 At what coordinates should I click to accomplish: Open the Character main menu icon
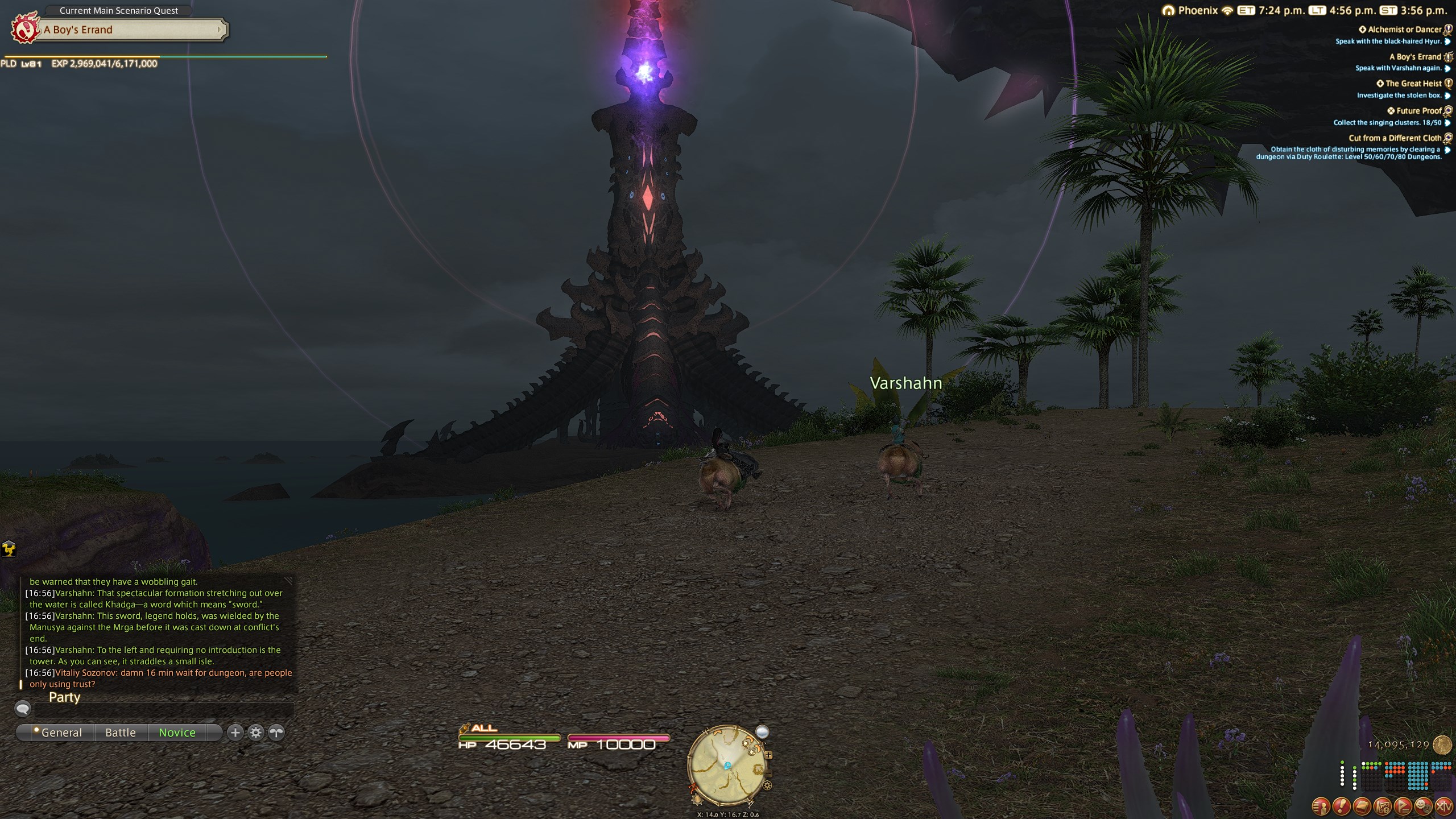[1321, 805]
